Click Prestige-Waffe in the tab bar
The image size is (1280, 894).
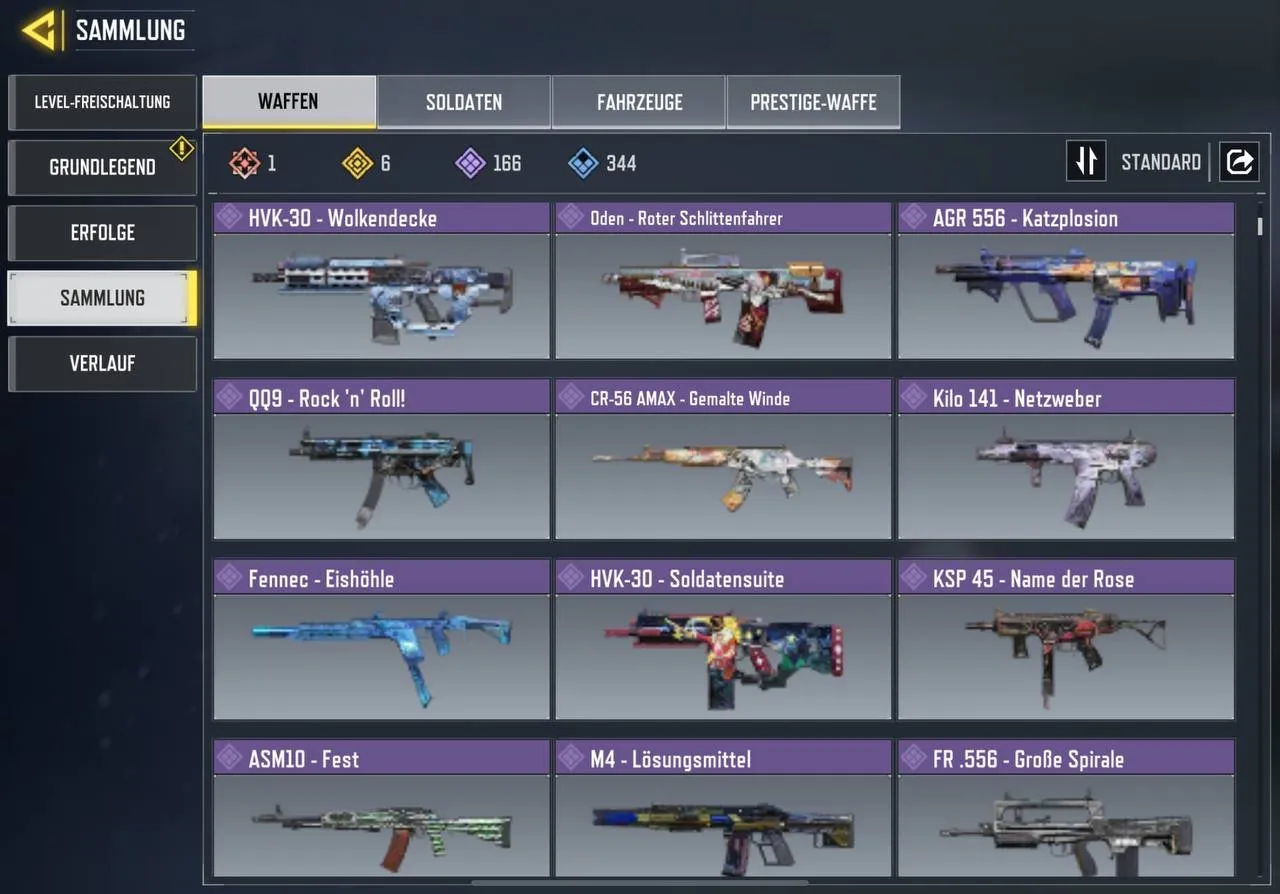(x=813, y=101)
